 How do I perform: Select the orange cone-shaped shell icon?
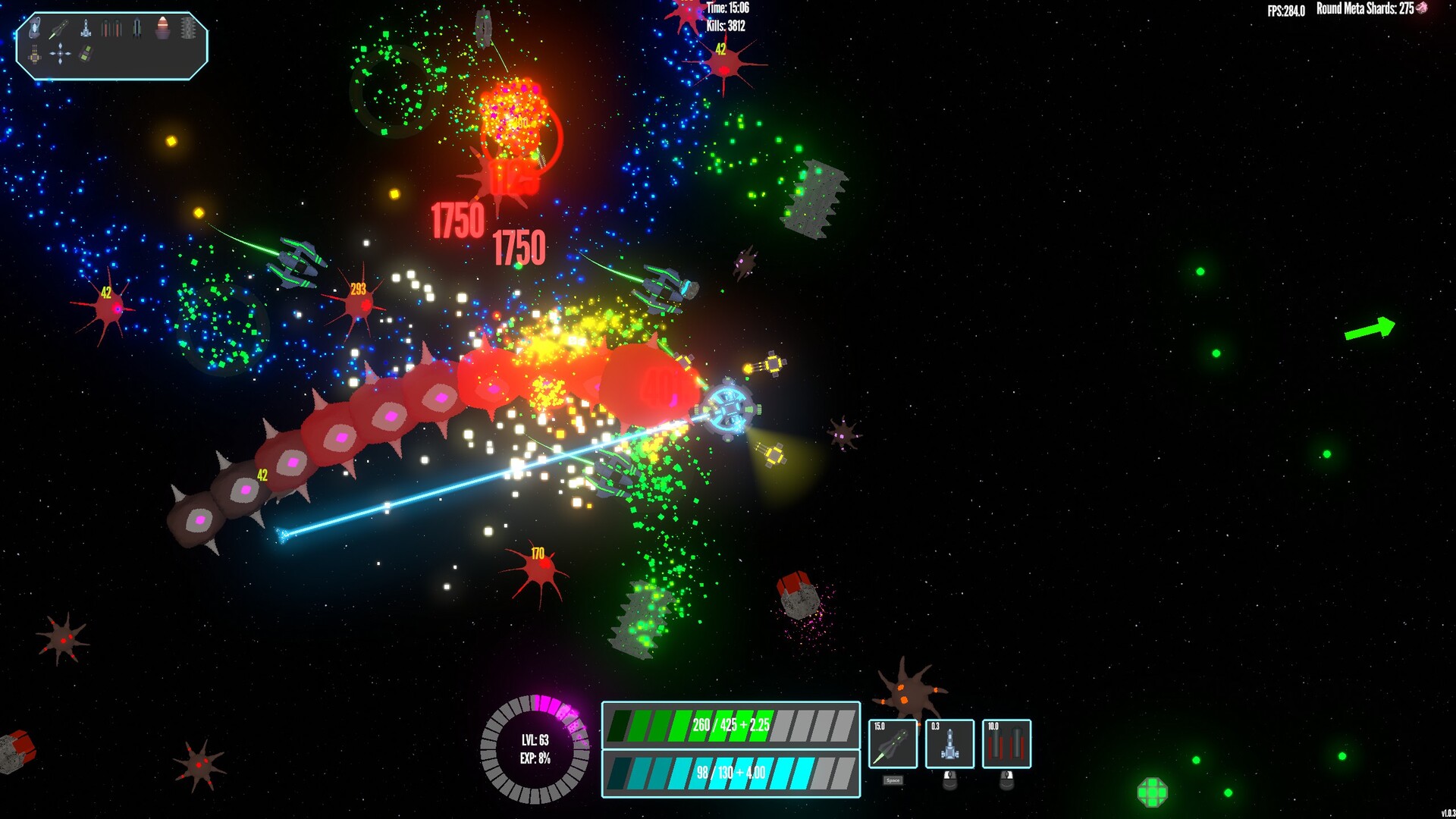pos(162,29)
